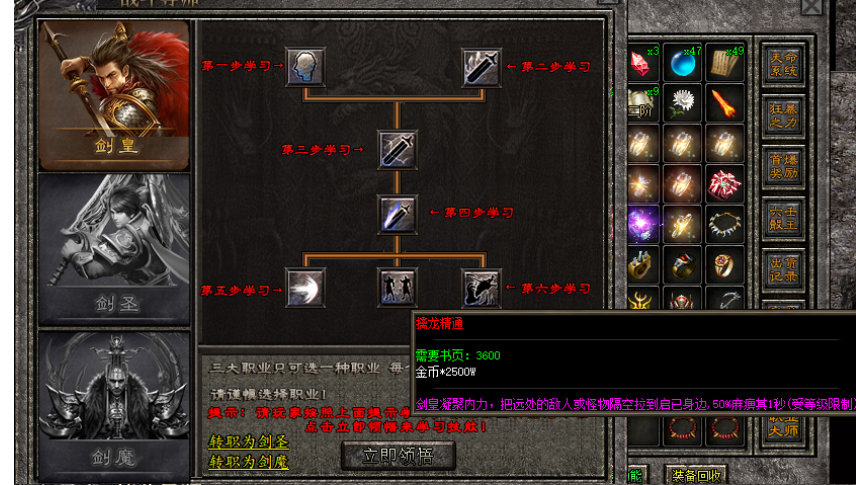
Task: Choose the fourth-step glowing blade skill
Action: pyautogui.click(x=397, y=213)
